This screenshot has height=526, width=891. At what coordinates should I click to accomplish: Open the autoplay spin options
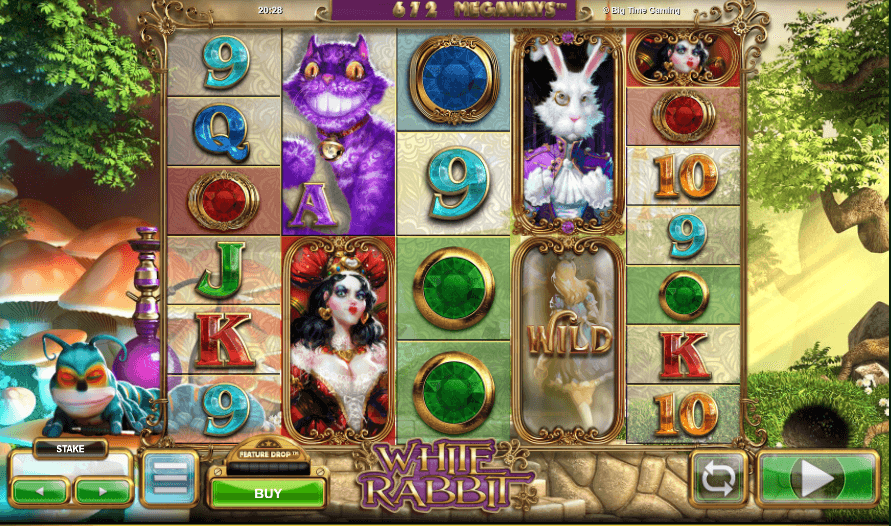(720, 479)
